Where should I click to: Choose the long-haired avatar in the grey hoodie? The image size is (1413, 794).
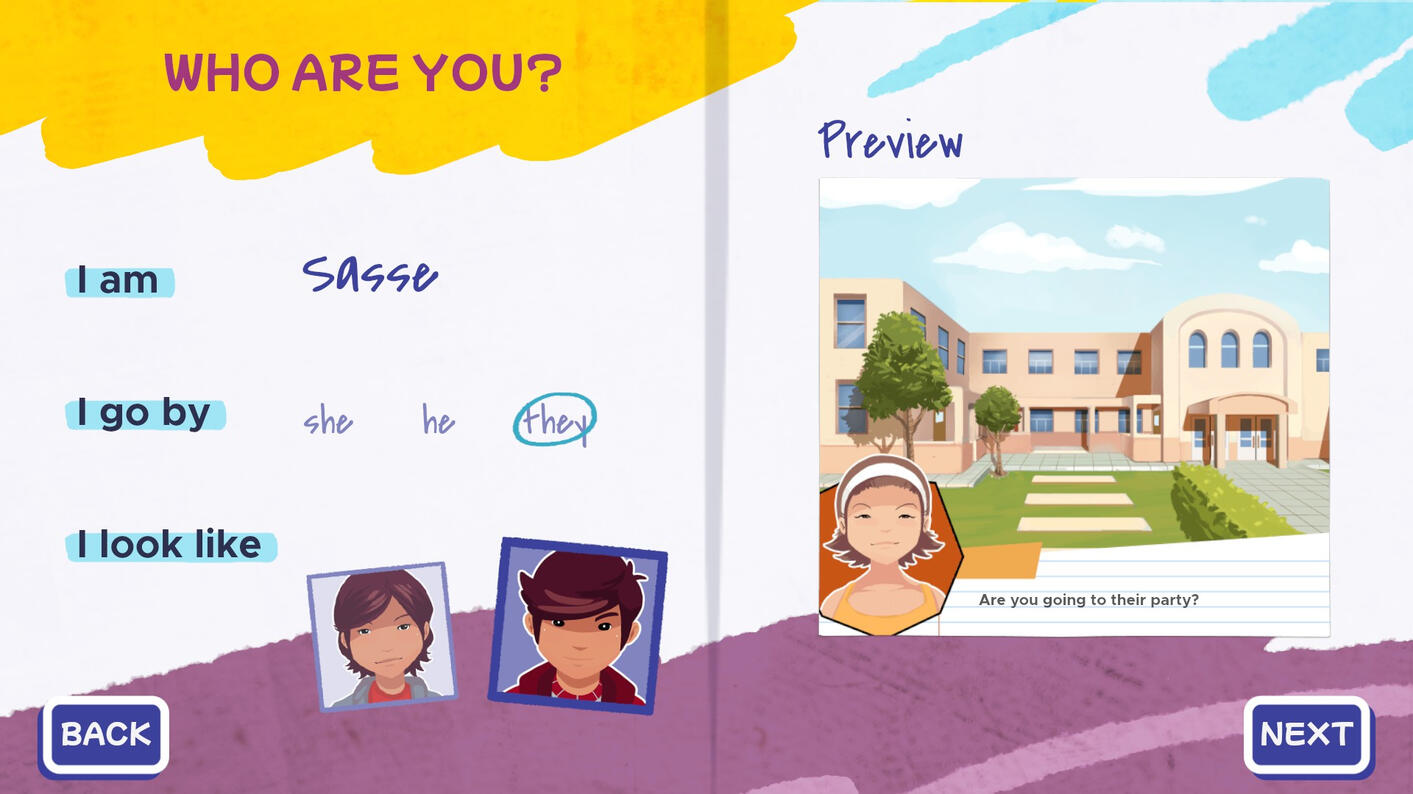(382, 636)
